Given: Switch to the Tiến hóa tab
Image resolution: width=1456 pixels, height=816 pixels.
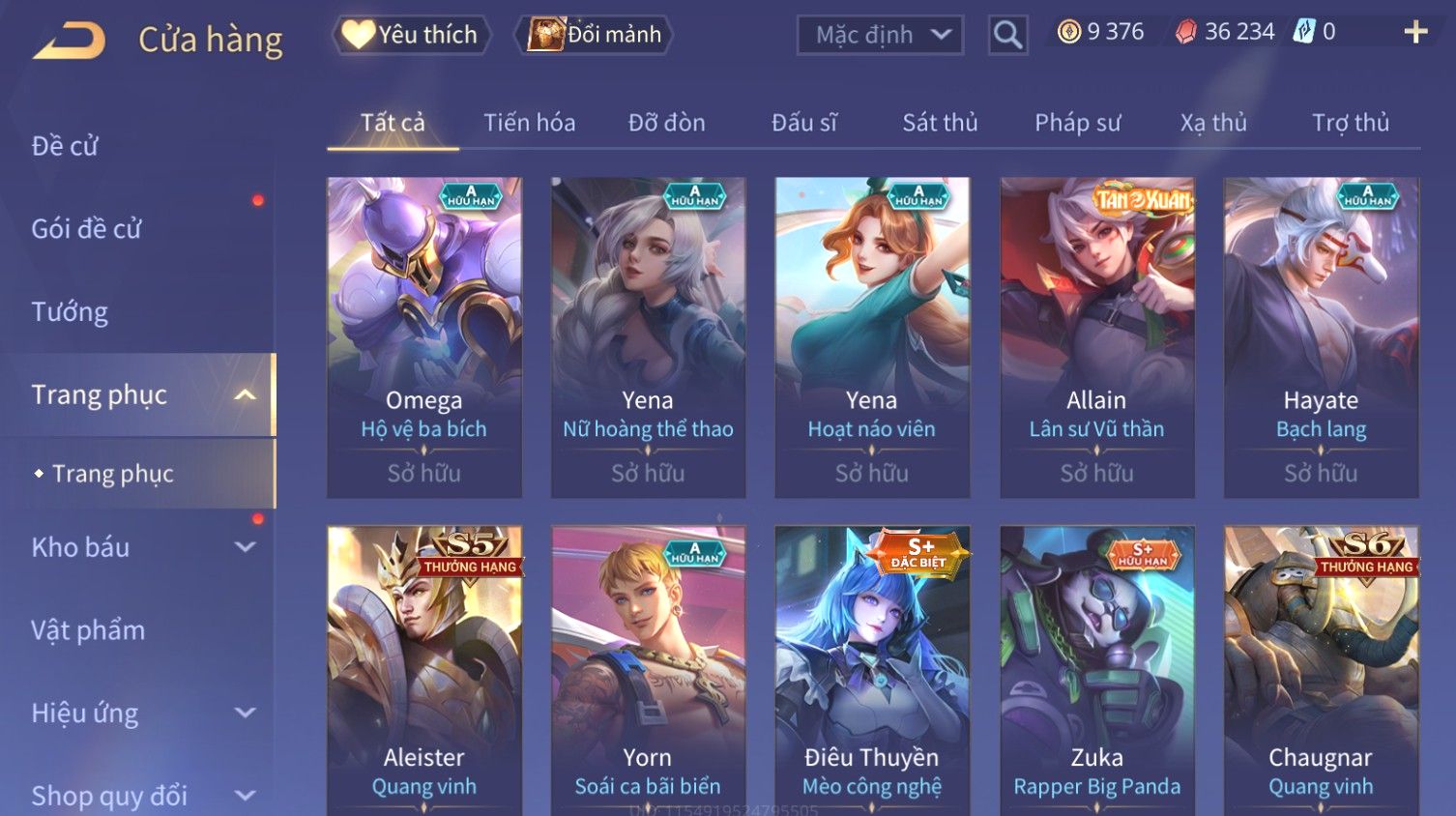Looking at the screenshot, I should tap(529, 123).
